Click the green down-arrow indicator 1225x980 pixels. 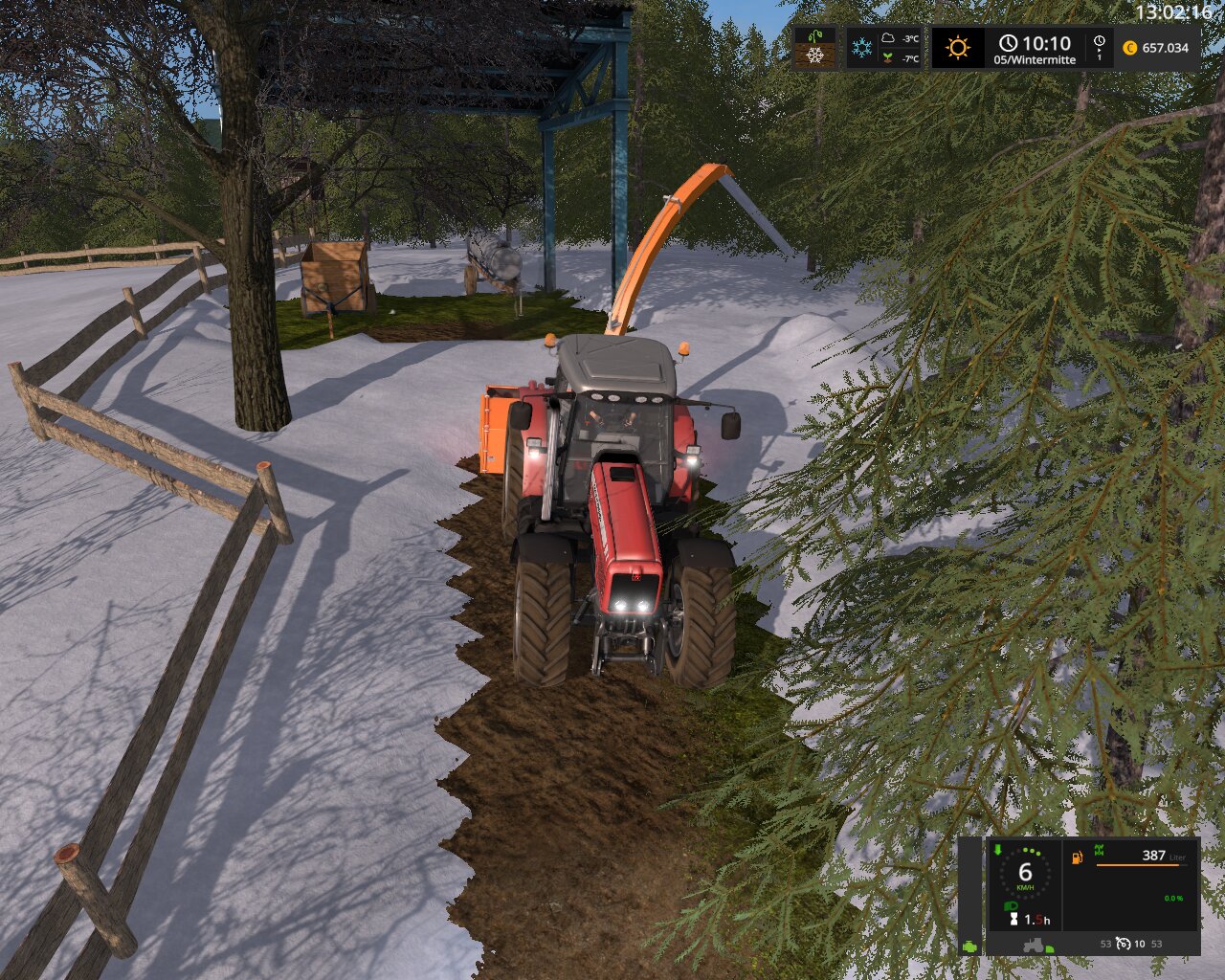click(997, 849)
